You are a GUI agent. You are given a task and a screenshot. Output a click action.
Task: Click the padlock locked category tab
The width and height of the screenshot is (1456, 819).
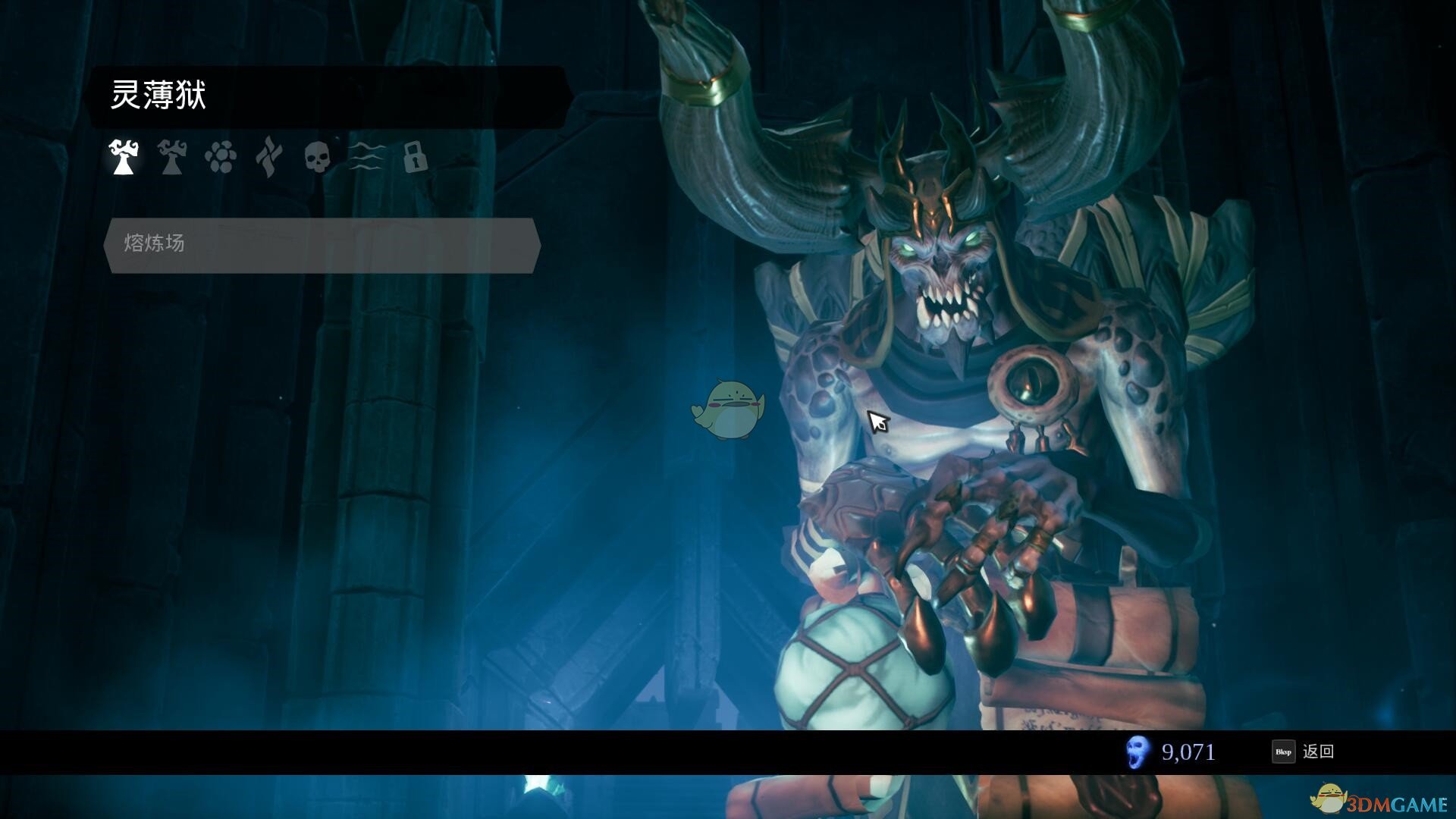tap(415, 157)
